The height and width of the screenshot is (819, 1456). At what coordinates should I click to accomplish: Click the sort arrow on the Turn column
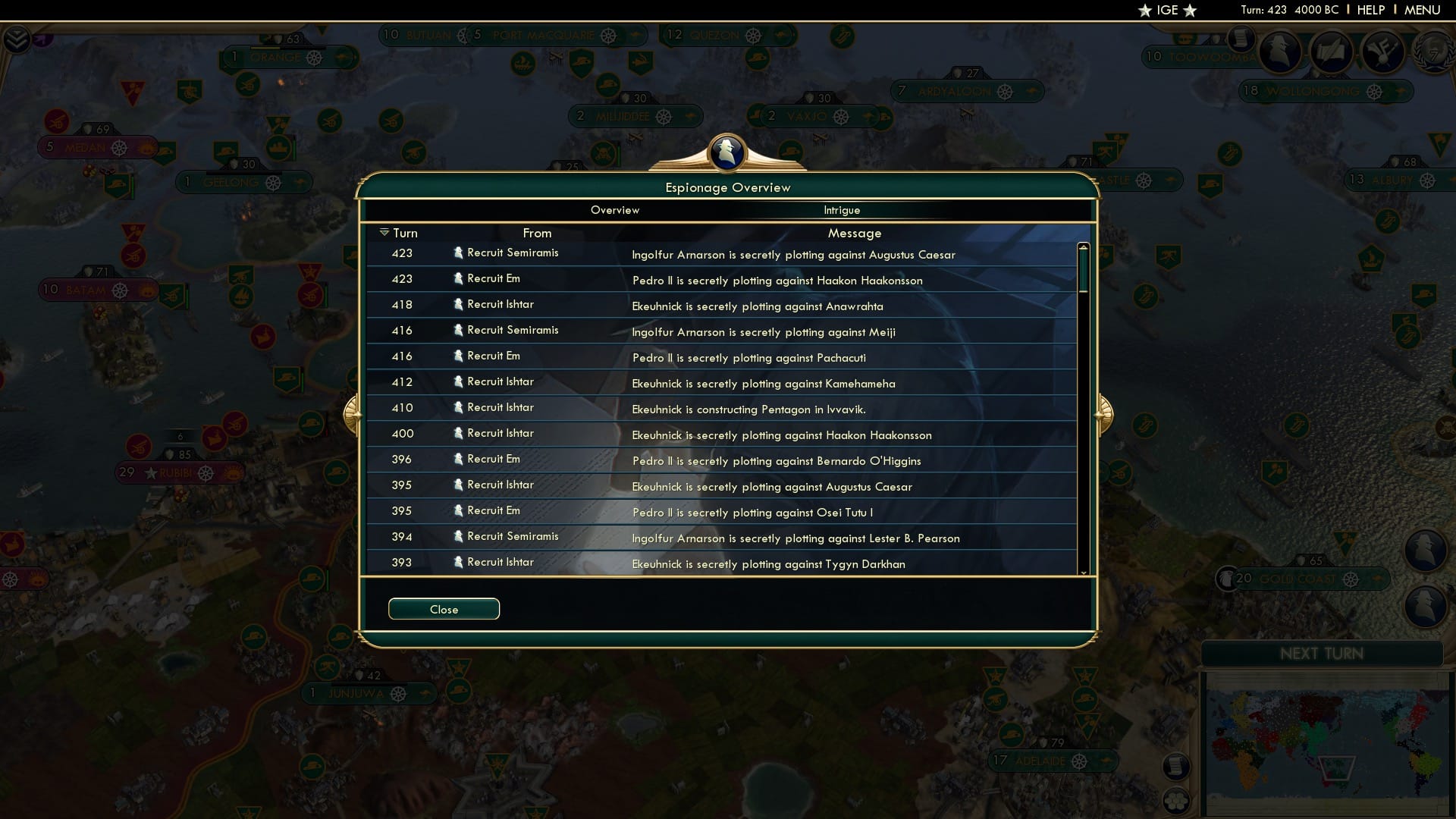tap(385, 232)
